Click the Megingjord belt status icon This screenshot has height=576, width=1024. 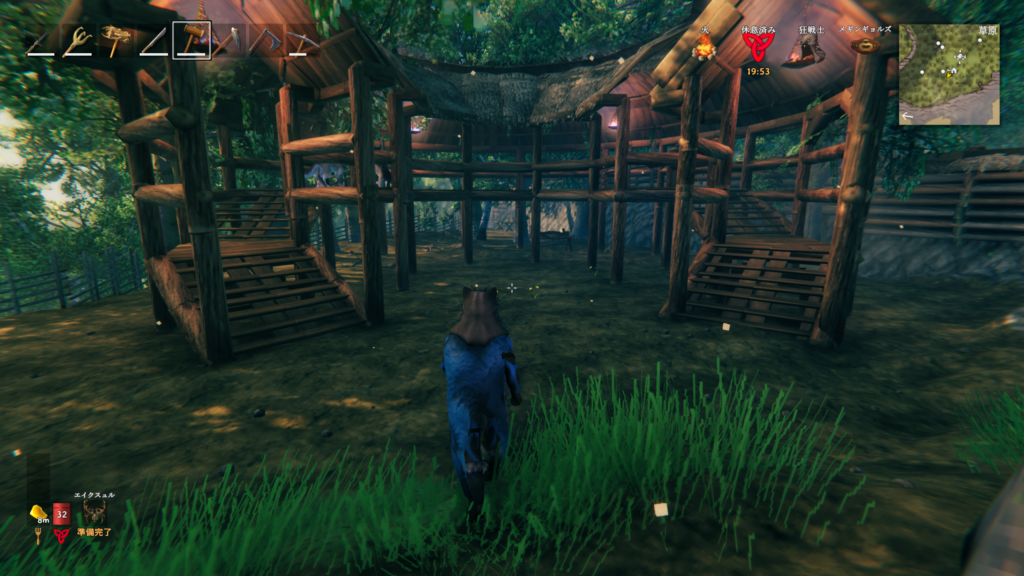865,45
